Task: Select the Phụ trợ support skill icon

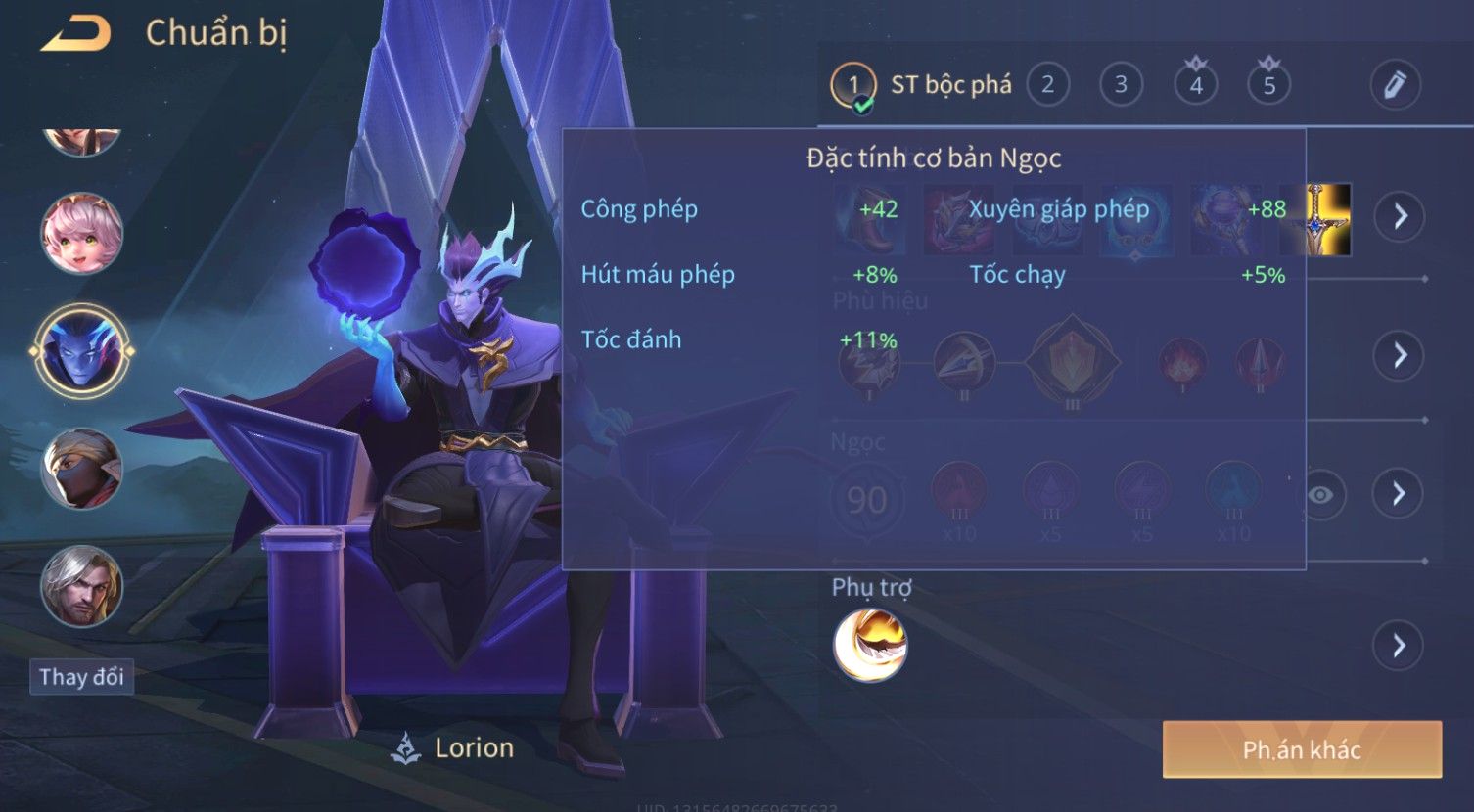Action: (x=869, y=646)
